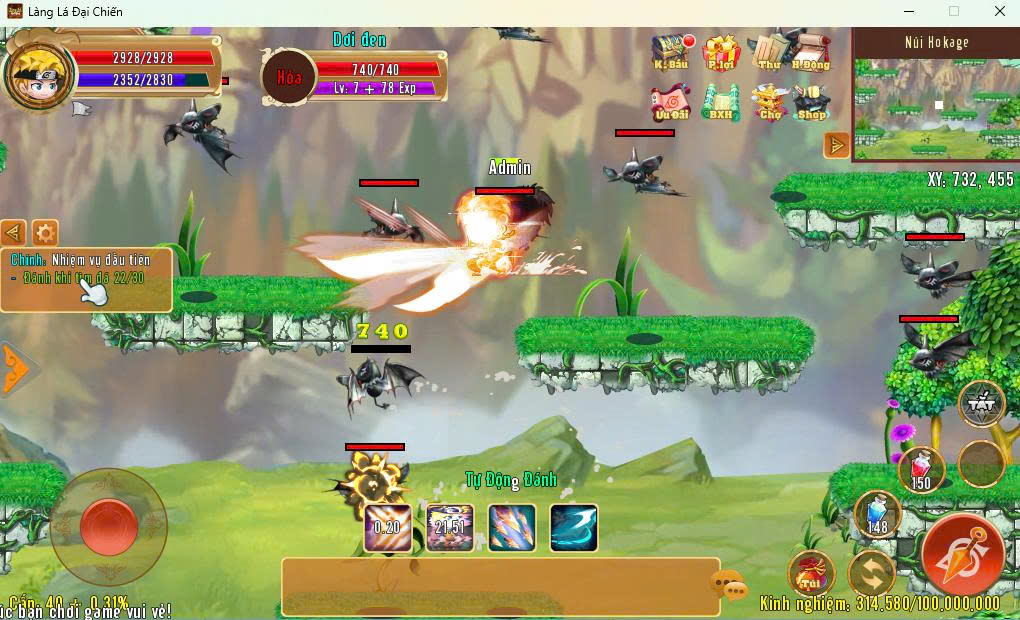1020x620 pixels.
Task: Open the Túi bag
Action: click(x=811, y=573)
